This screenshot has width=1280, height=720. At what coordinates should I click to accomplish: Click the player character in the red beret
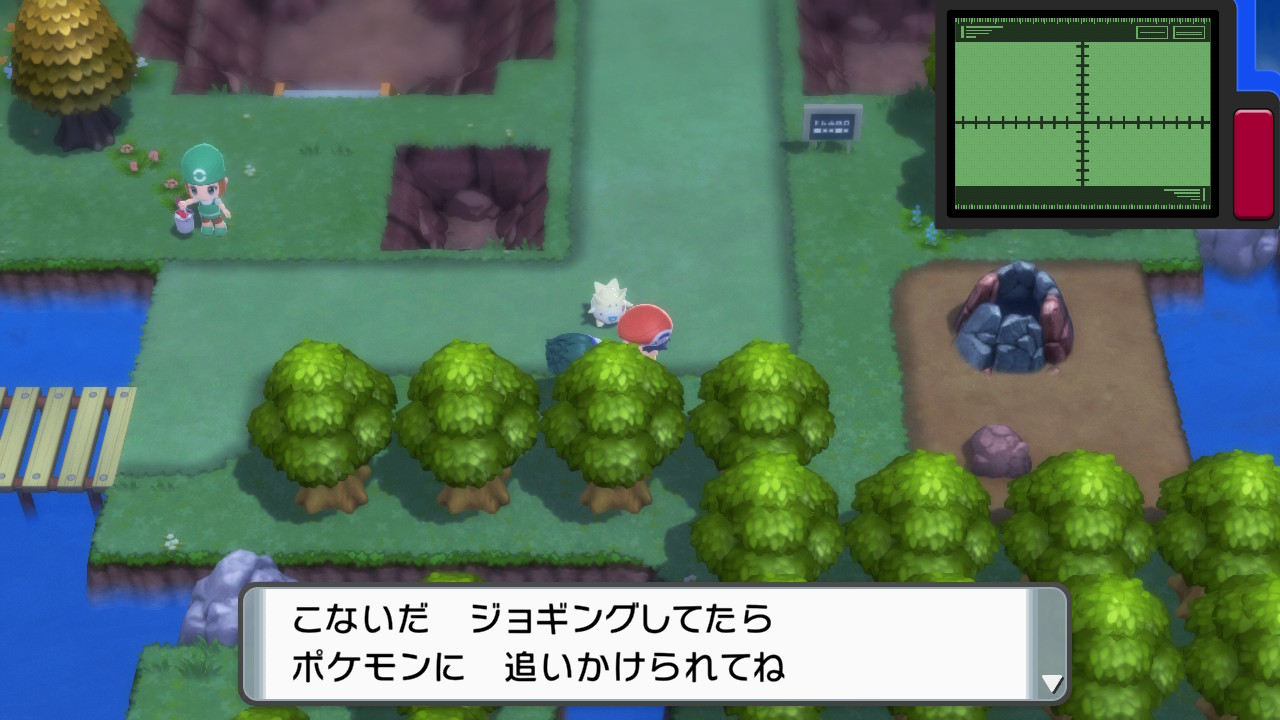pos(645,325)
